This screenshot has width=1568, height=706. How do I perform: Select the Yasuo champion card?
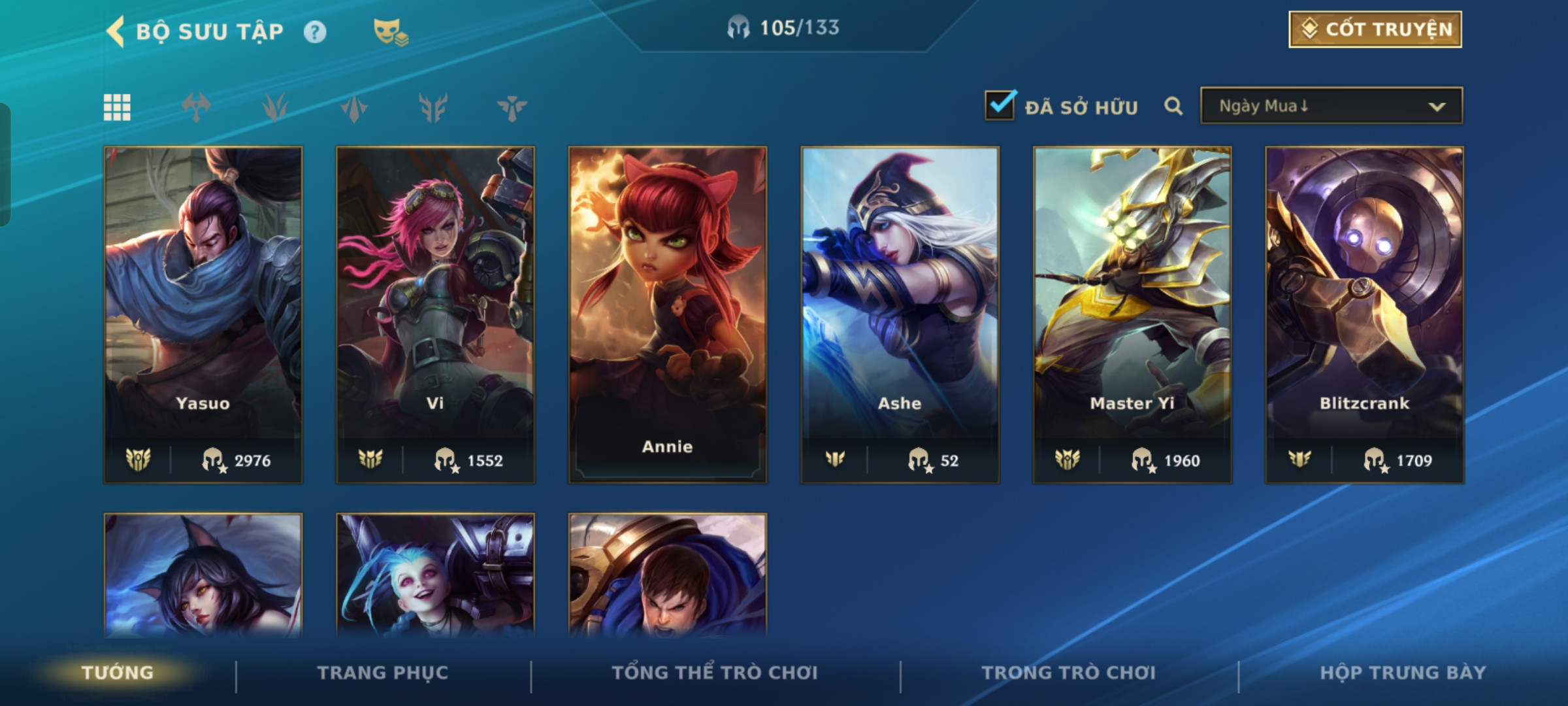pyautogui.click(x=203, y=314)
